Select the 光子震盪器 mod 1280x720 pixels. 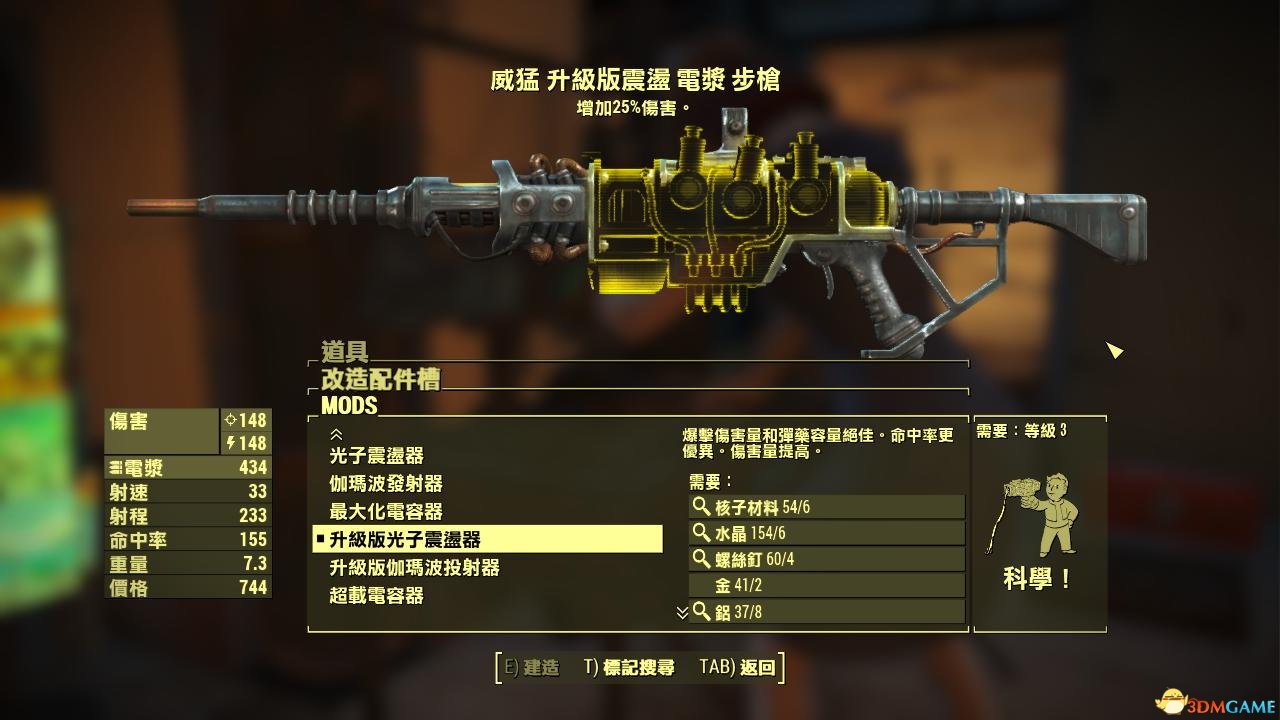click(377, 456)
